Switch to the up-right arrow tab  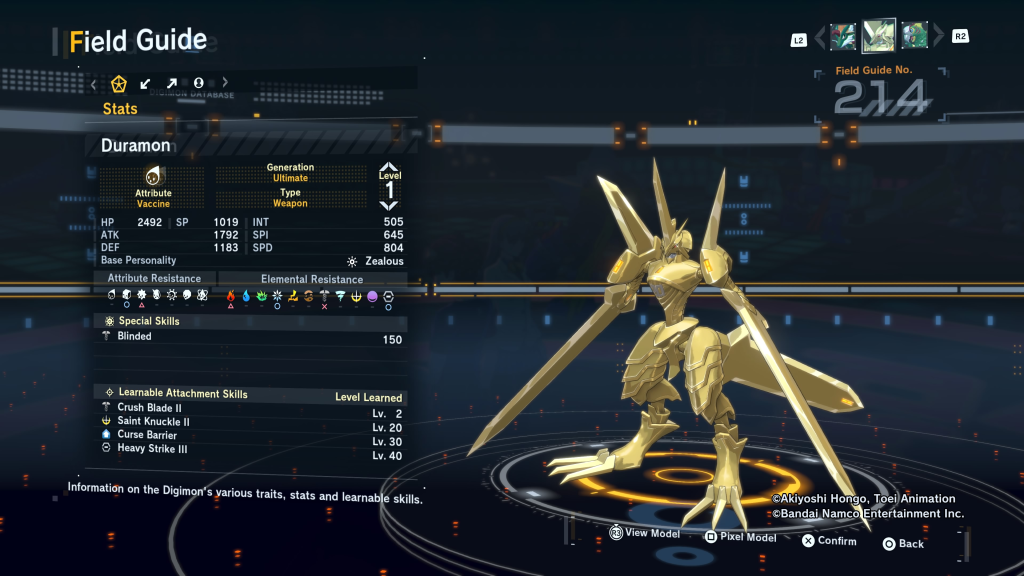click(172, 83)
